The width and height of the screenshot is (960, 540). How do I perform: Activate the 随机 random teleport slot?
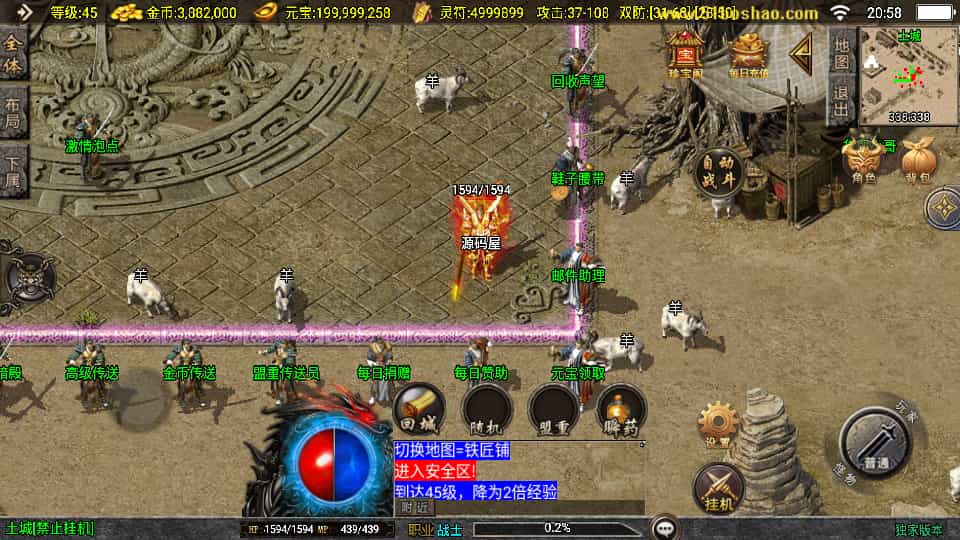[x=487, y=409]
